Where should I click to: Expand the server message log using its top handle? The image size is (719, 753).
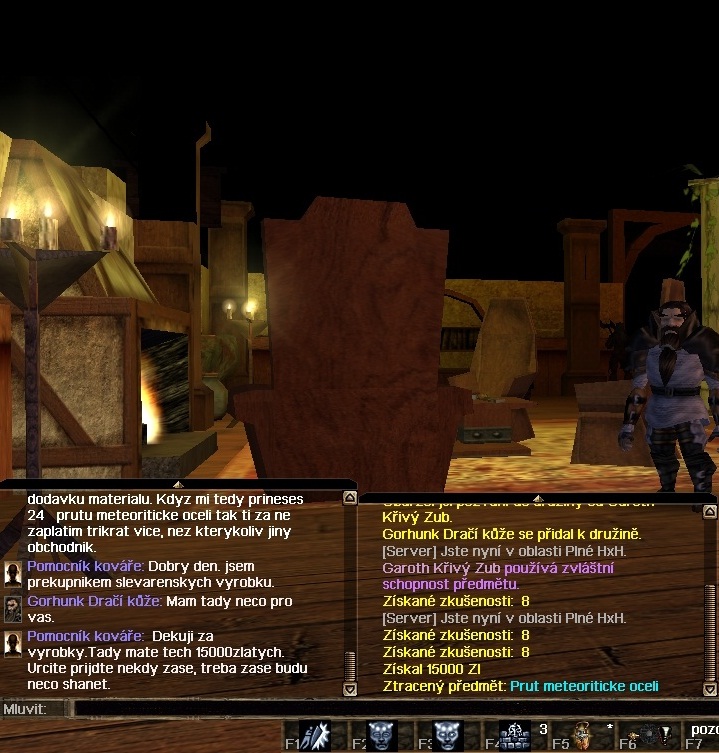tap(537, 497)
